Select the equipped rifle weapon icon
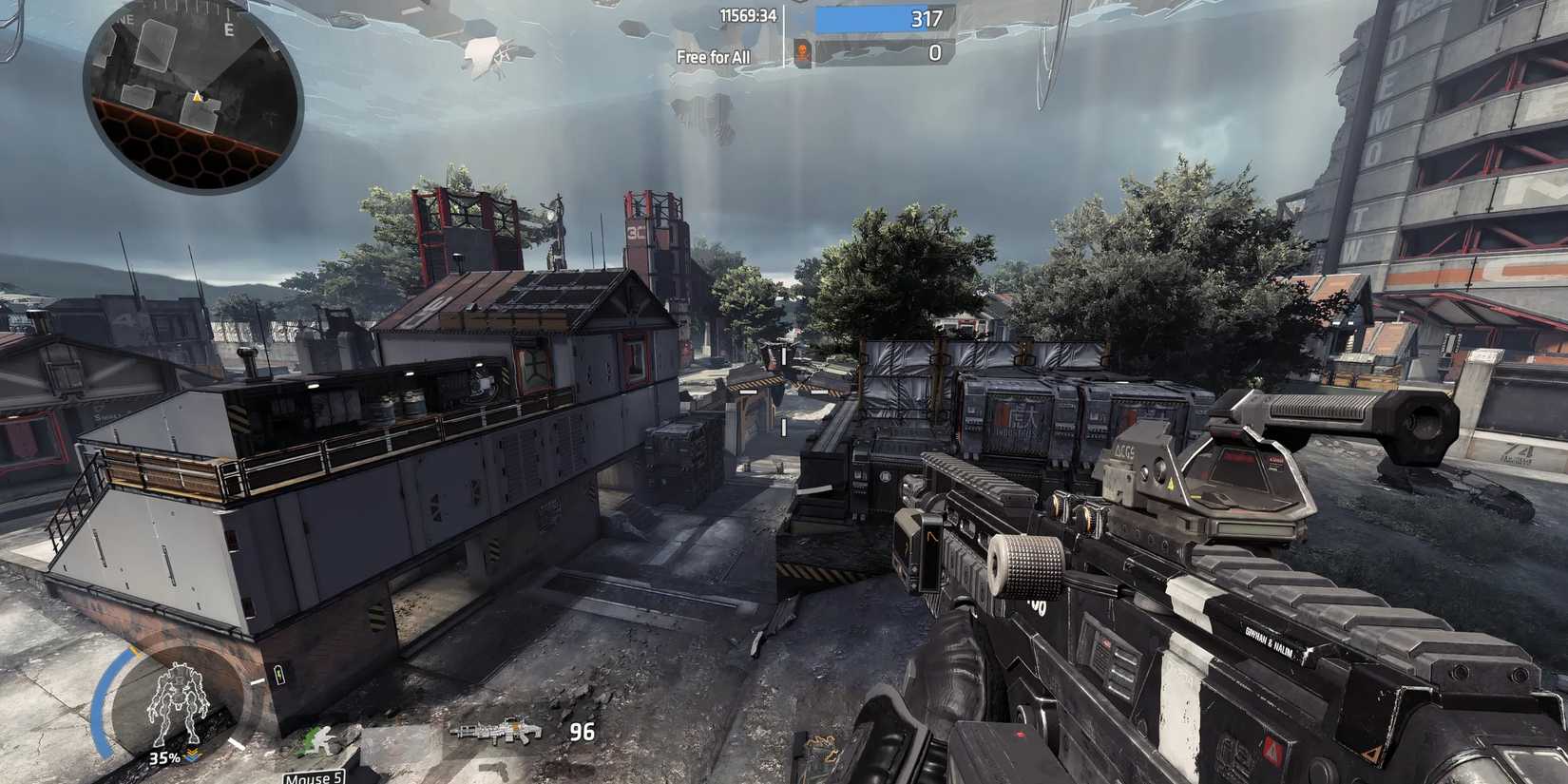 pyautogui.click(x=496, y=731)
